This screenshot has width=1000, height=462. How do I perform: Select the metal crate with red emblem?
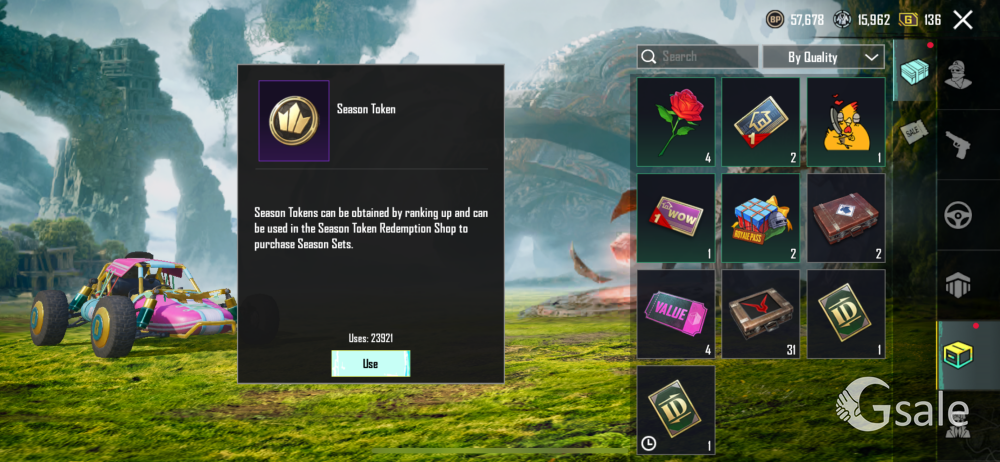[761, 313]
